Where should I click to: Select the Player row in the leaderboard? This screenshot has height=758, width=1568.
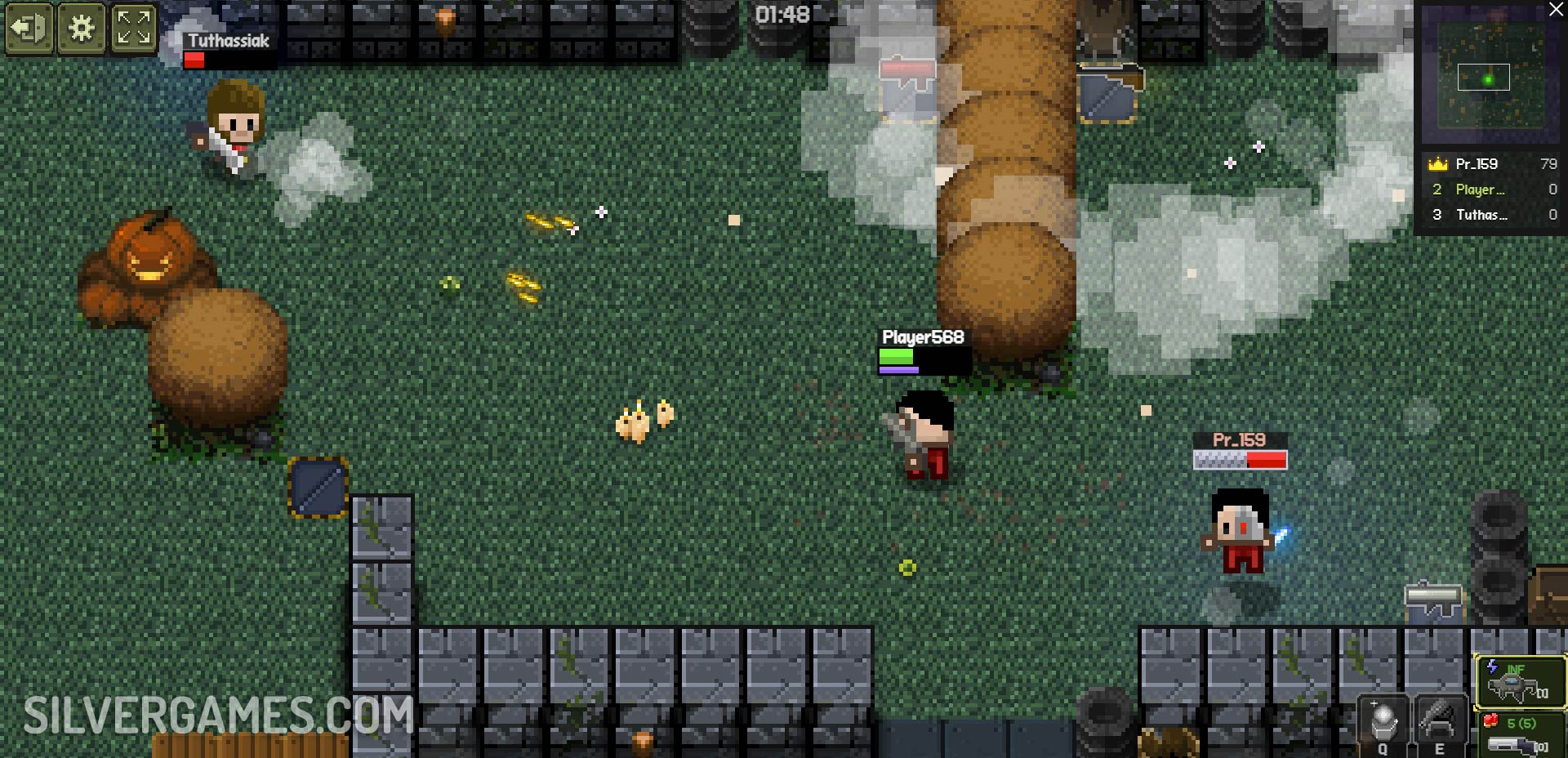pyautogui.click(x=1491, y=189)
